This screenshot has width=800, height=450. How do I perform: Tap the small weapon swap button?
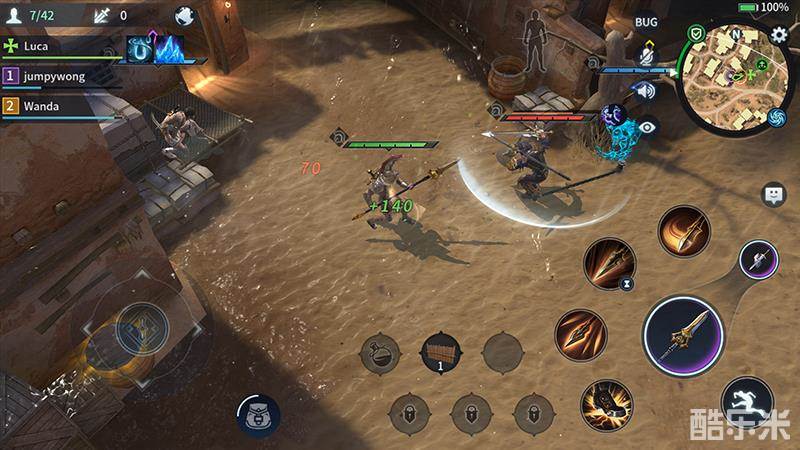pyautogui.click(x=758, y=261)
